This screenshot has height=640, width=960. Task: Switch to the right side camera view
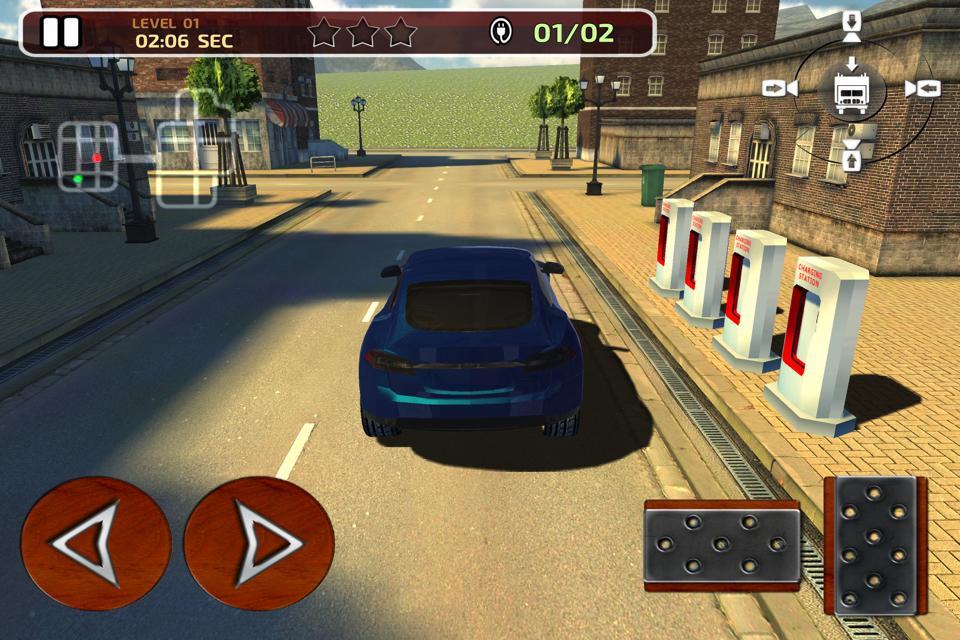coord(922,88)
